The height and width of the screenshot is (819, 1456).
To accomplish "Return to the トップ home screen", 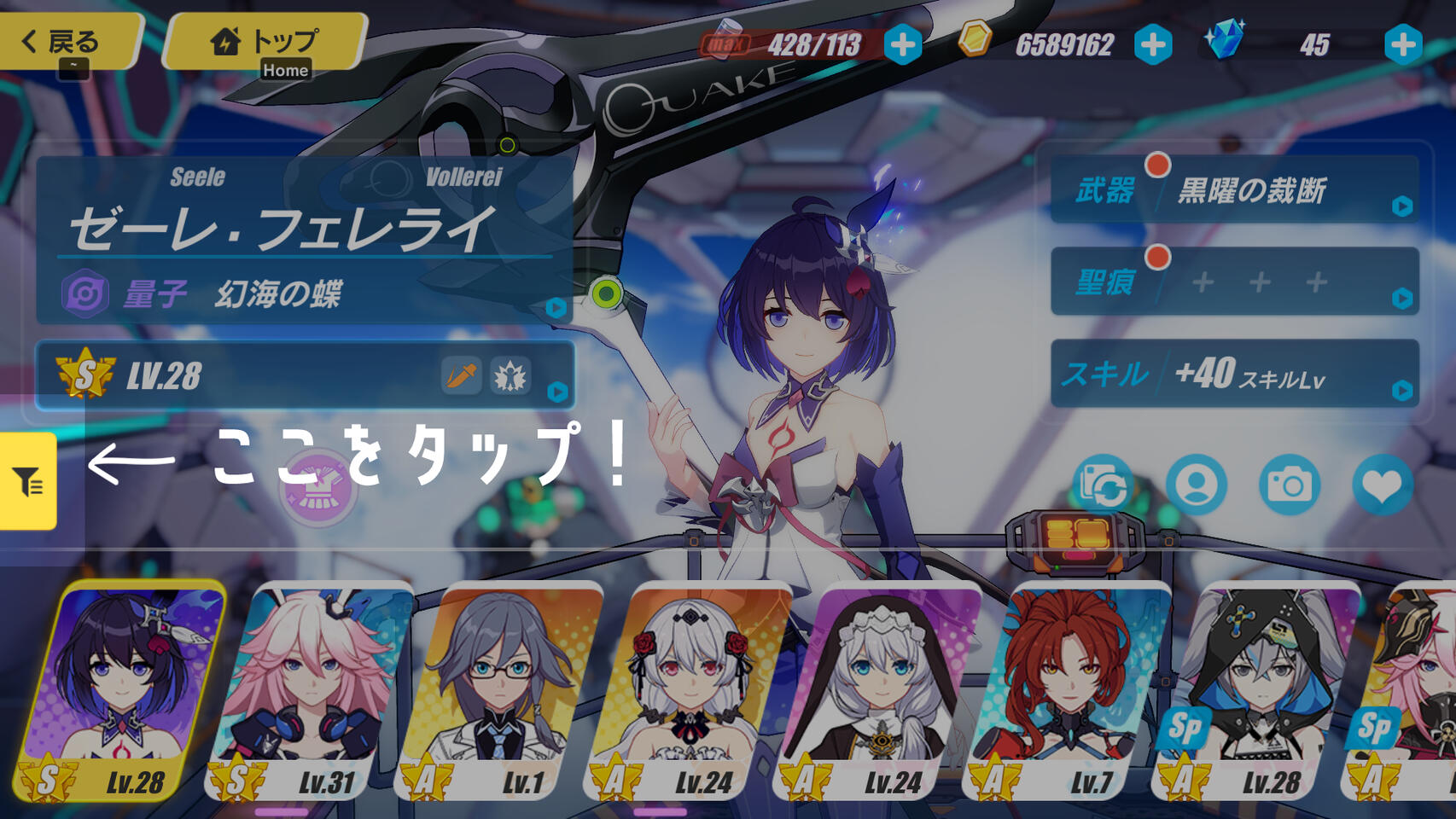I will point(265,40).
